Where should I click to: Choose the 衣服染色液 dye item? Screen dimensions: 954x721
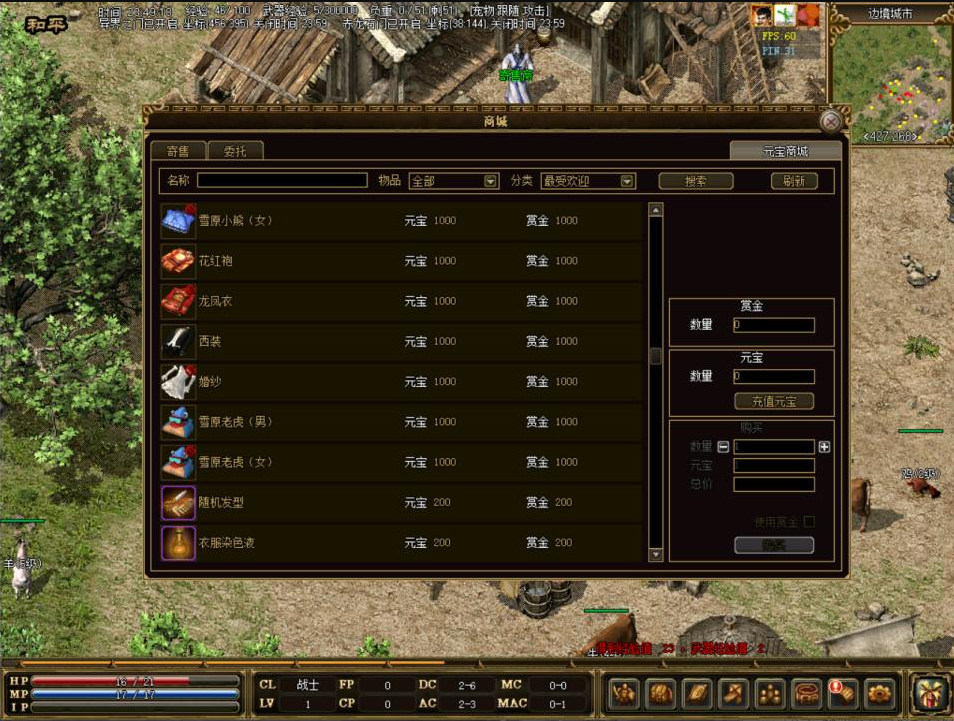(x=400, y=542)
